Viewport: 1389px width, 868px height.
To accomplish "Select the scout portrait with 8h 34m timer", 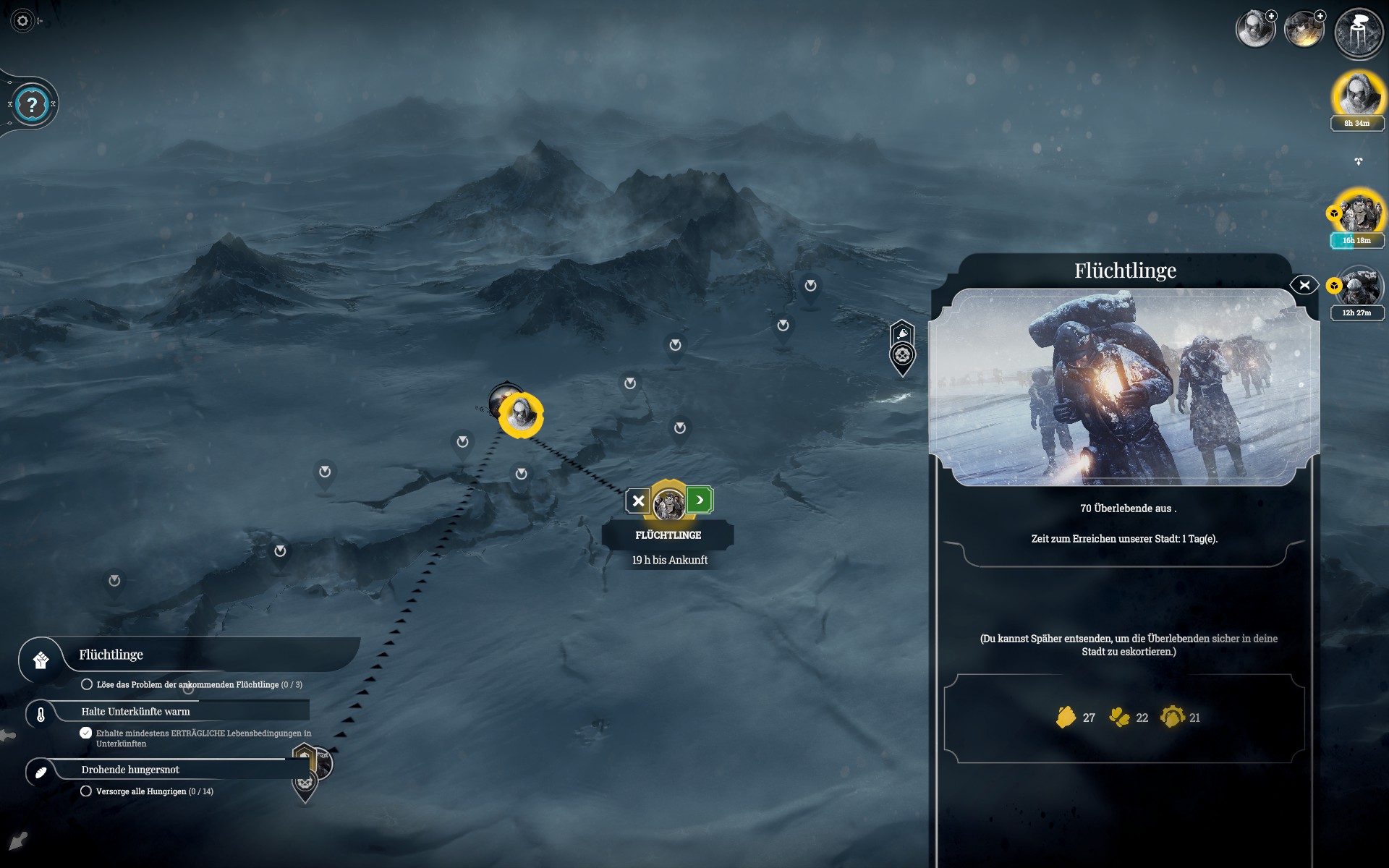I will click(x=1357, y=95).
